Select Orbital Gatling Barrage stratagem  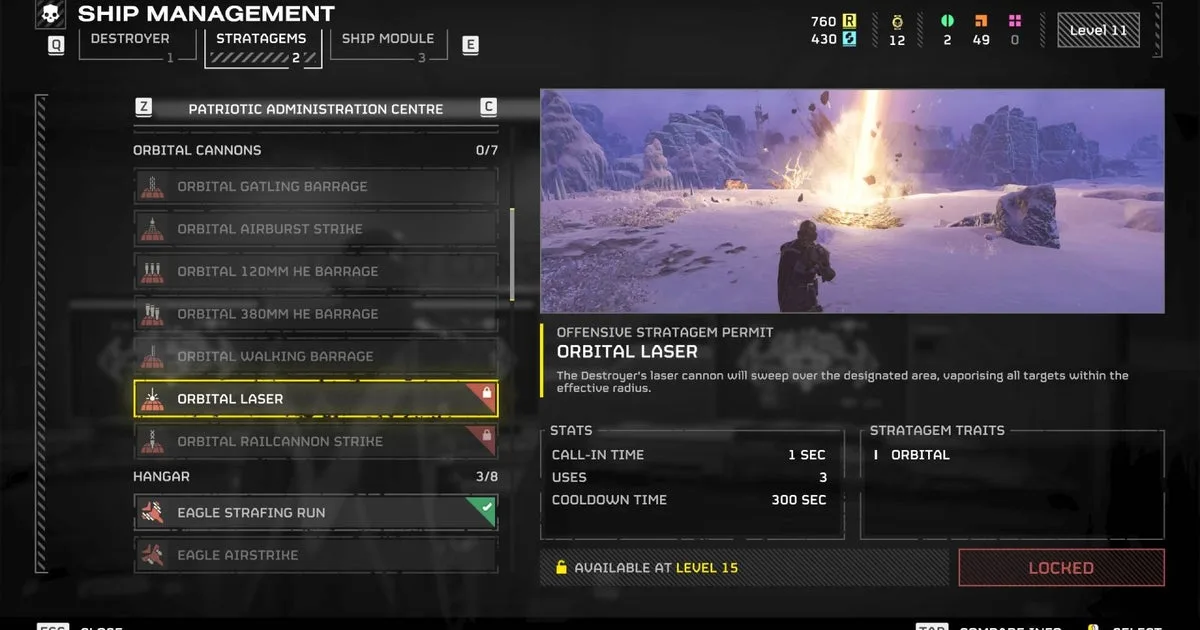pos(315,187)
